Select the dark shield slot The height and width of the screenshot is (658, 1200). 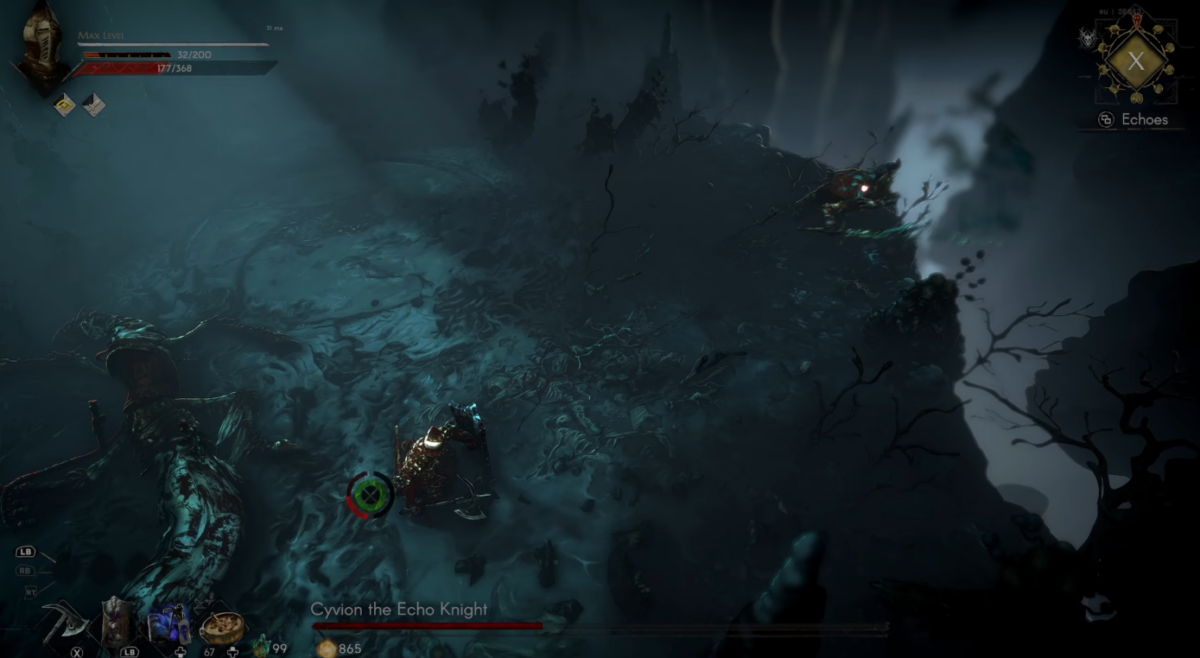(117, 622)
